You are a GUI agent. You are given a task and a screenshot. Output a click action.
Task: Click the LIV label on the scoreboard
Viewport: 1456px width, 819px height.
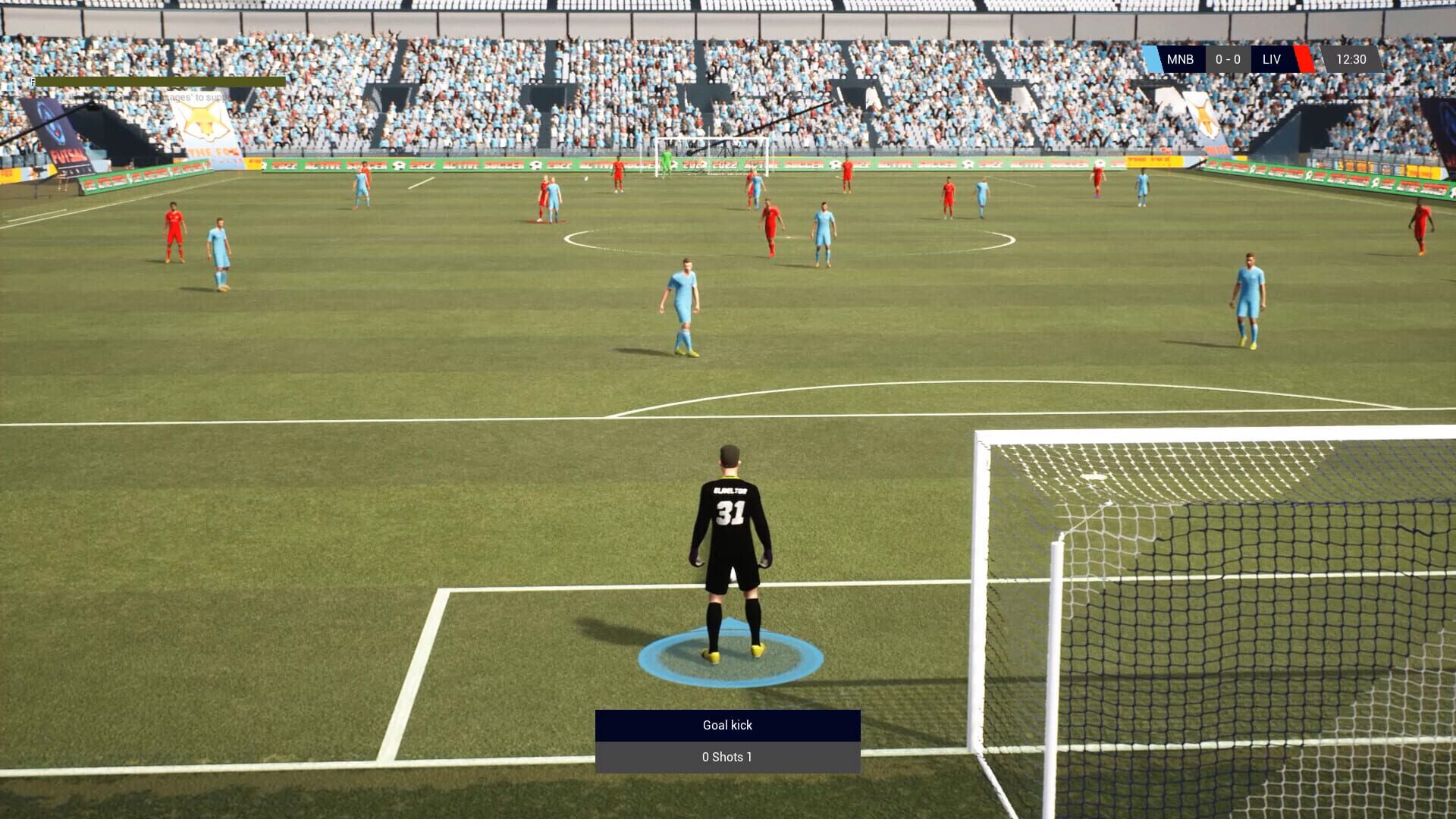pyautogui.click(x=1272, y=59)
